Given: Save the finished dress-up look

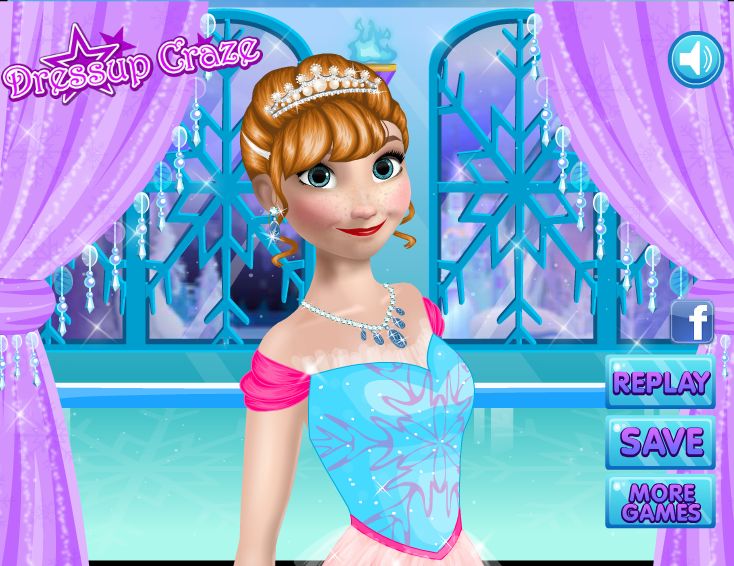Looking at the screenshot, I should coord(660,441).
